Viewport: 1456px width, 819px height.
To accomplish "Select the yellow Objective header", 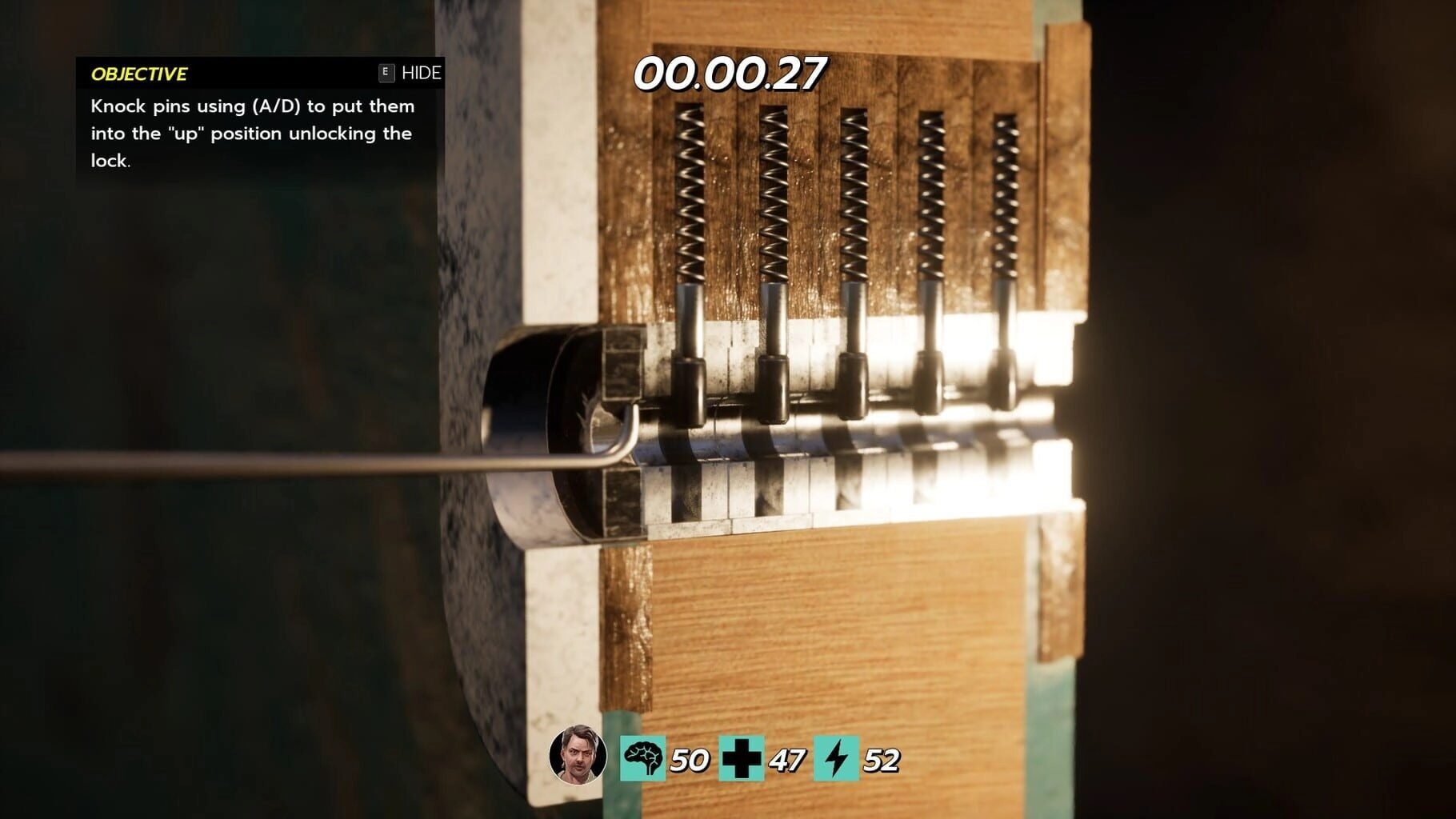I will coord(139,74).
